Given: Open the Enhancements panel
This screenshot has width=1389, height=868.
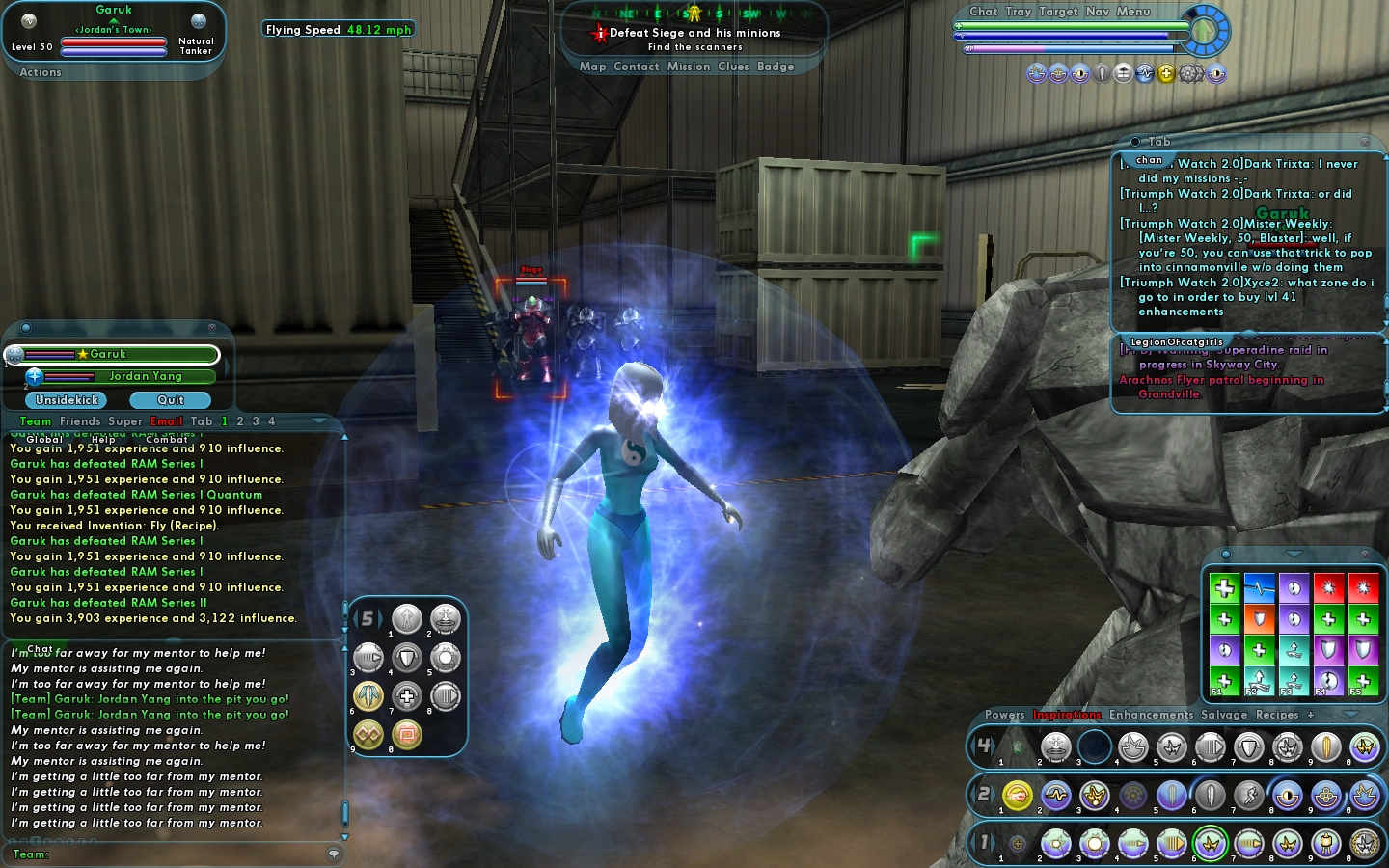Looking at the screenshot, I should click(x=1151, y=715).
